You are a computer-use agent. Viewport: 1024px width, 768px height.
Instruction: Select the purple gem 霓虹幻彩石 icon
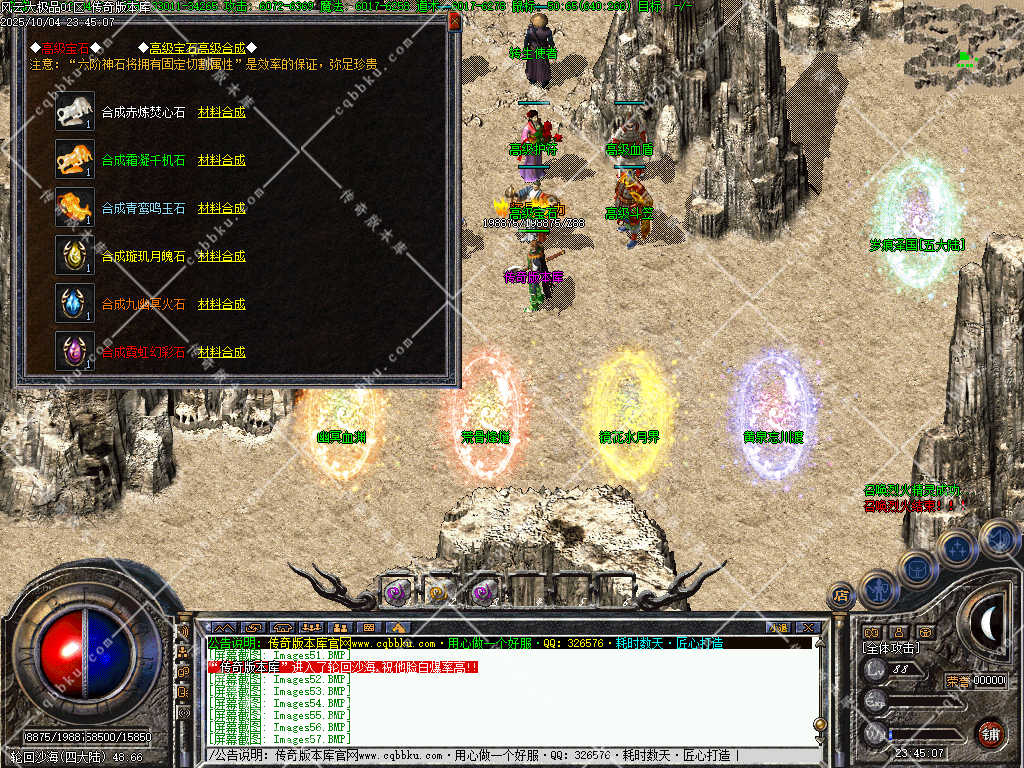[x=75, y=351]
